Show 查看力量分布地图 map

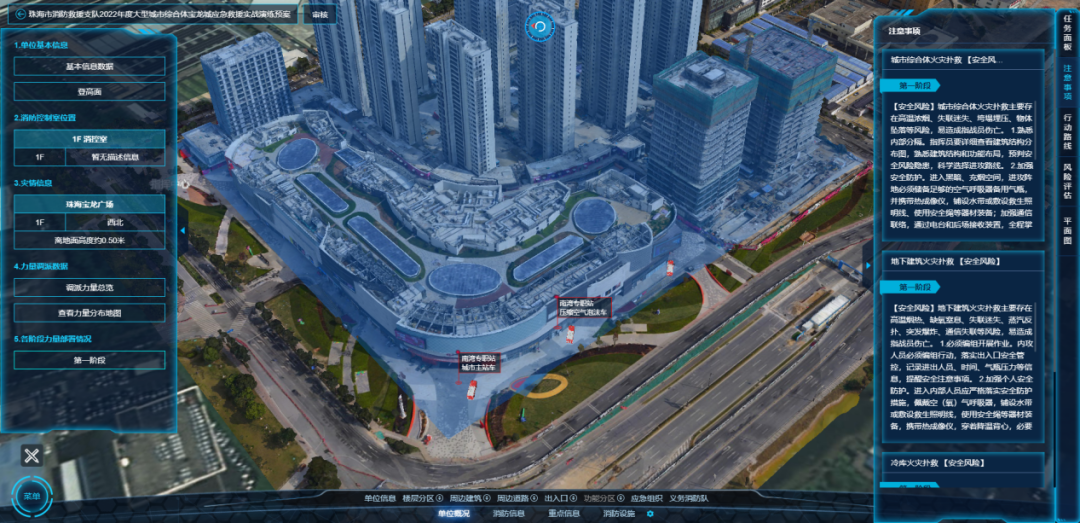(89, 313)
